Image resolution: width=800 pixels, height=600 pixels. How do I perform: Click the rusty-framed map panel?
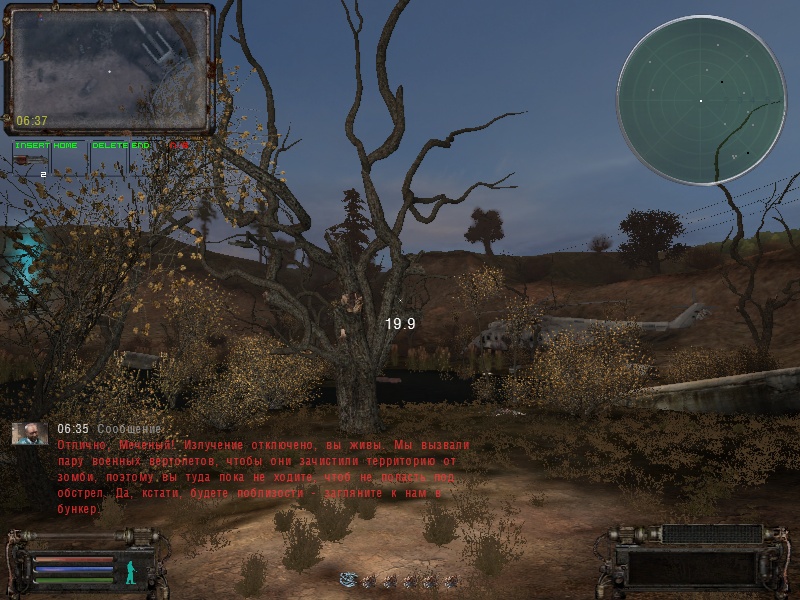coord(110,70)
